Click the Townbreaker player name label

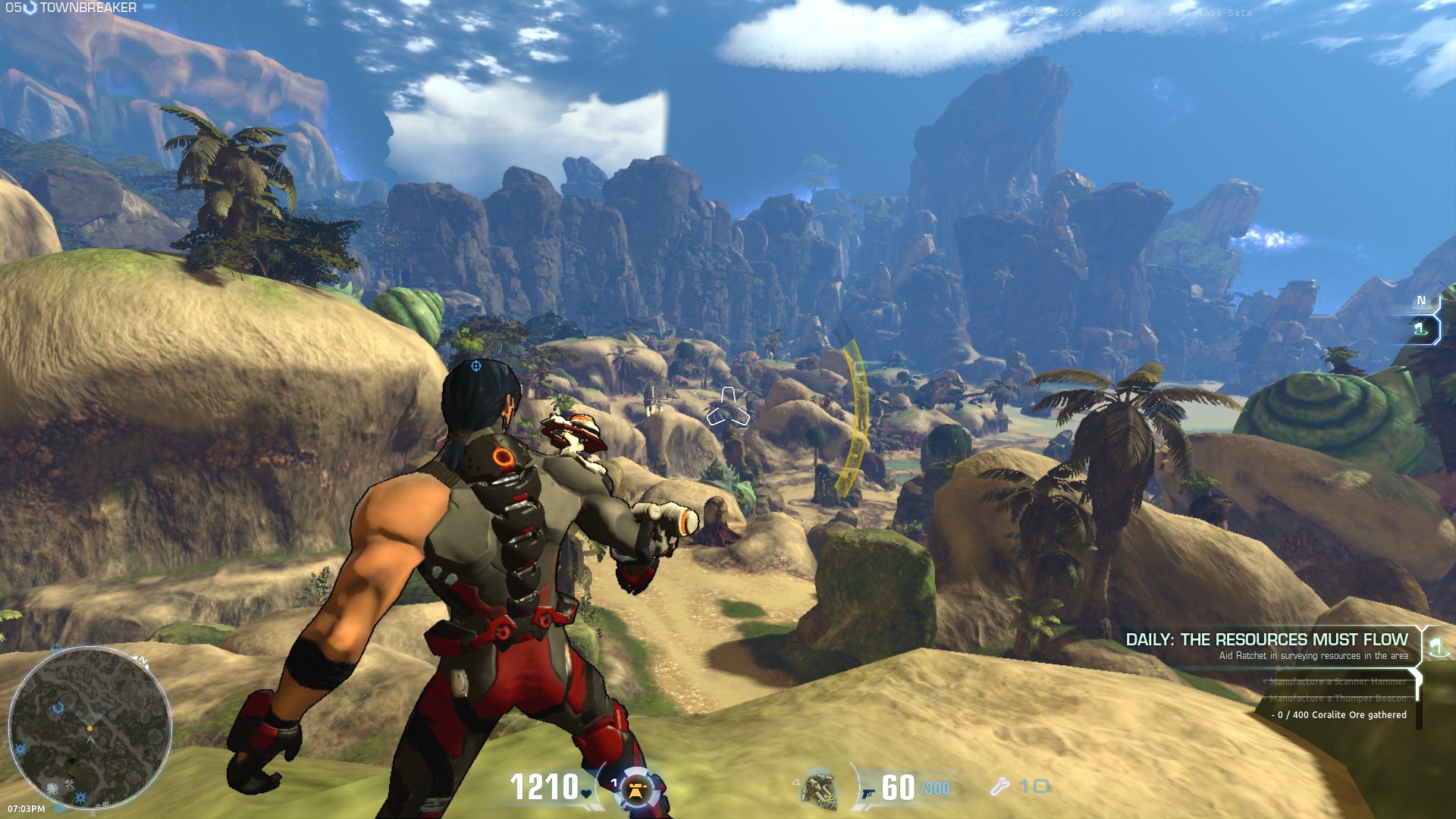click(88, 8)
